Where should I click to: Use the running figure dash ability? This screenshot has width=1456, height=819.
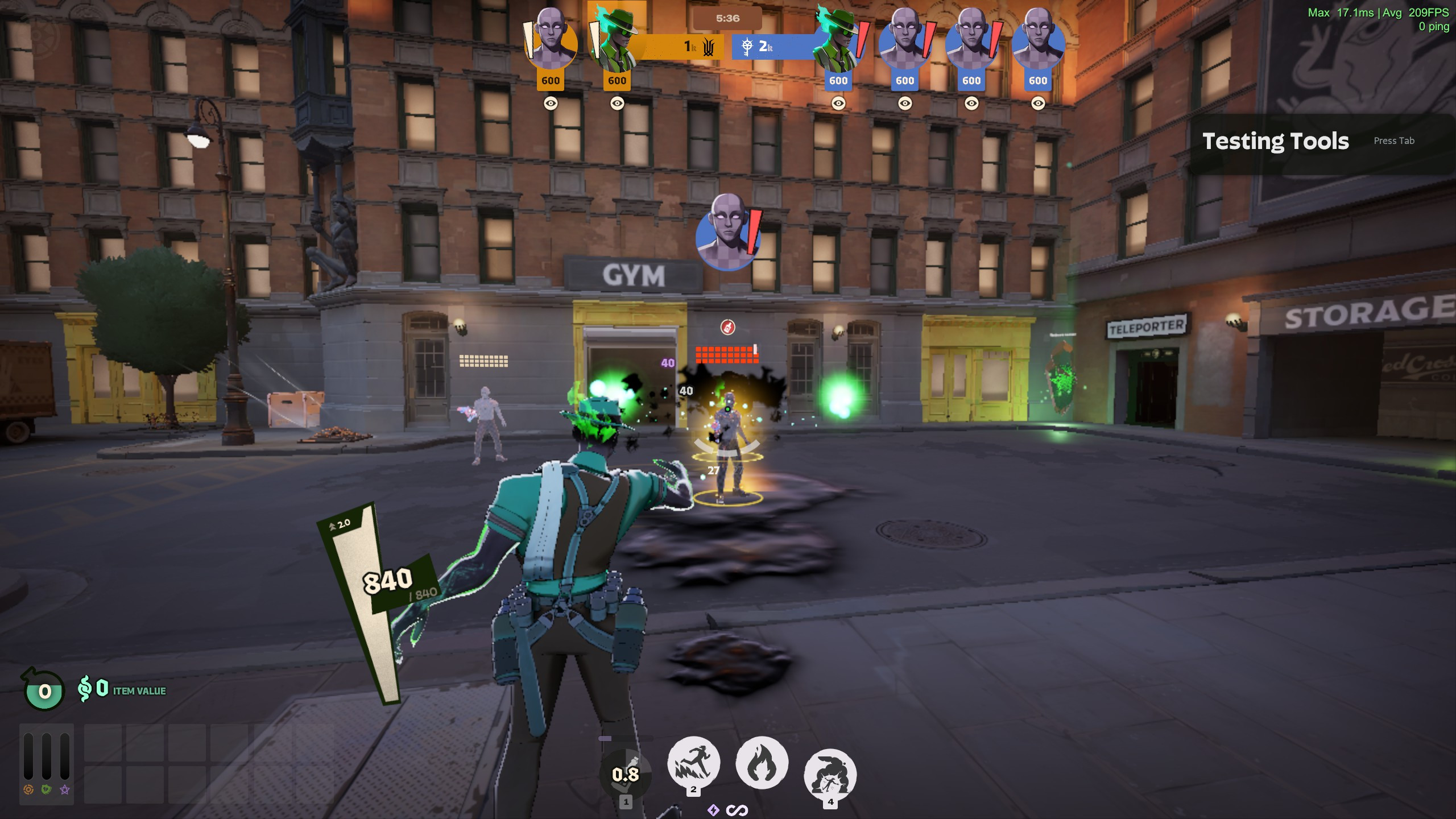693,763
